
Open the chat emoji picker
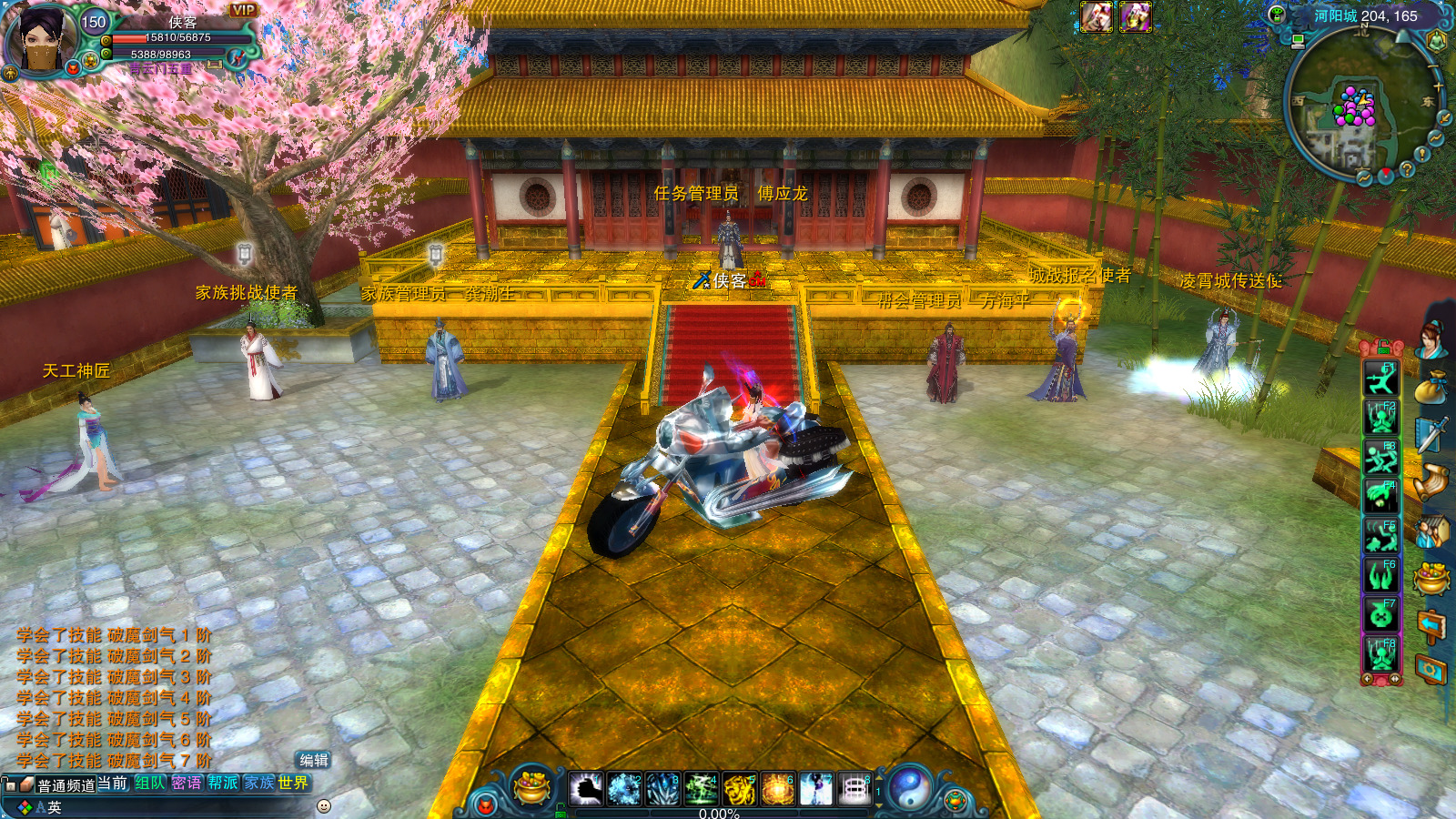coord(324,806)
